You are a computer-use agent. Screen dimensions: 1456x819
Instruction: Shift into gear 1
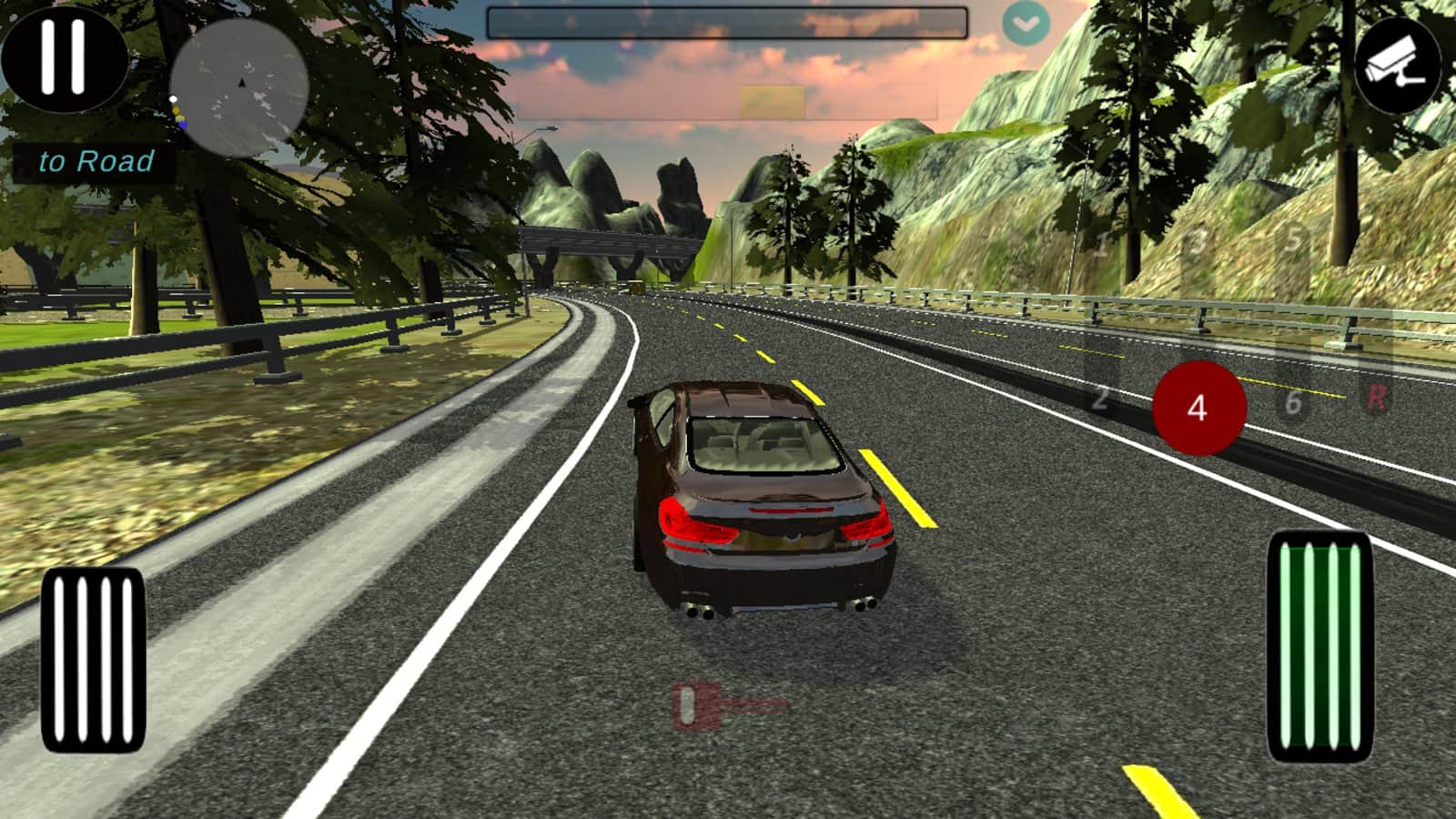point(1103,245)
